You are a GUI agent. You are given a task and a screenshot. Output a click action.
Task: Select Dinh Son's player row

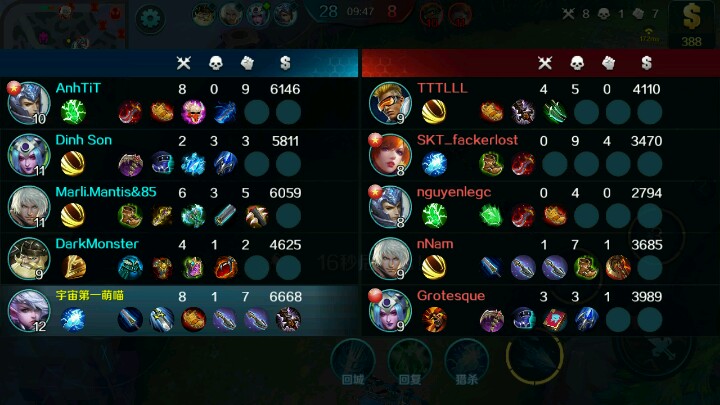pos(180,154)
